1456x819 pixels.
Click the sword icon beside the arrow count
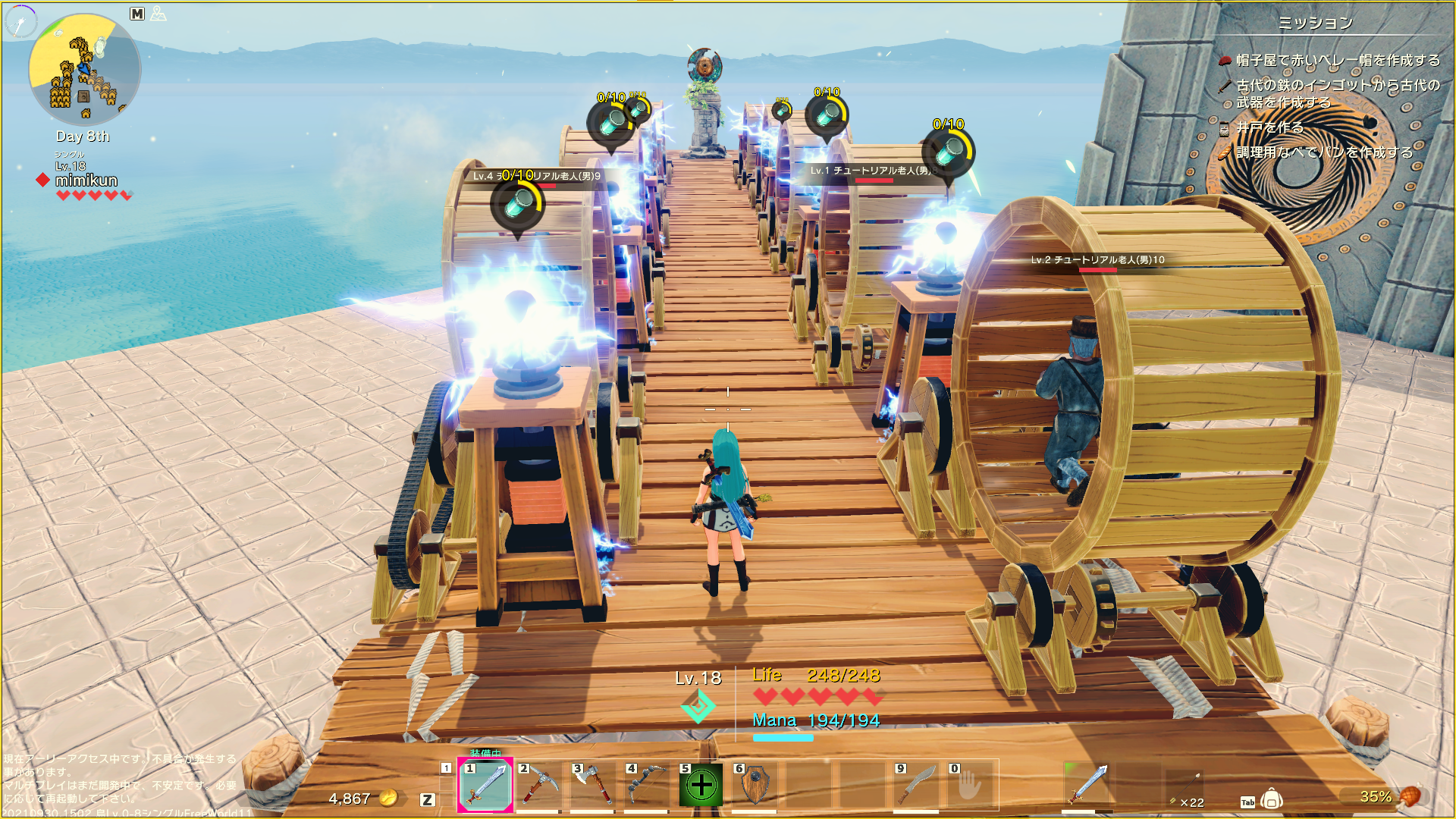tap(1089, 784)
